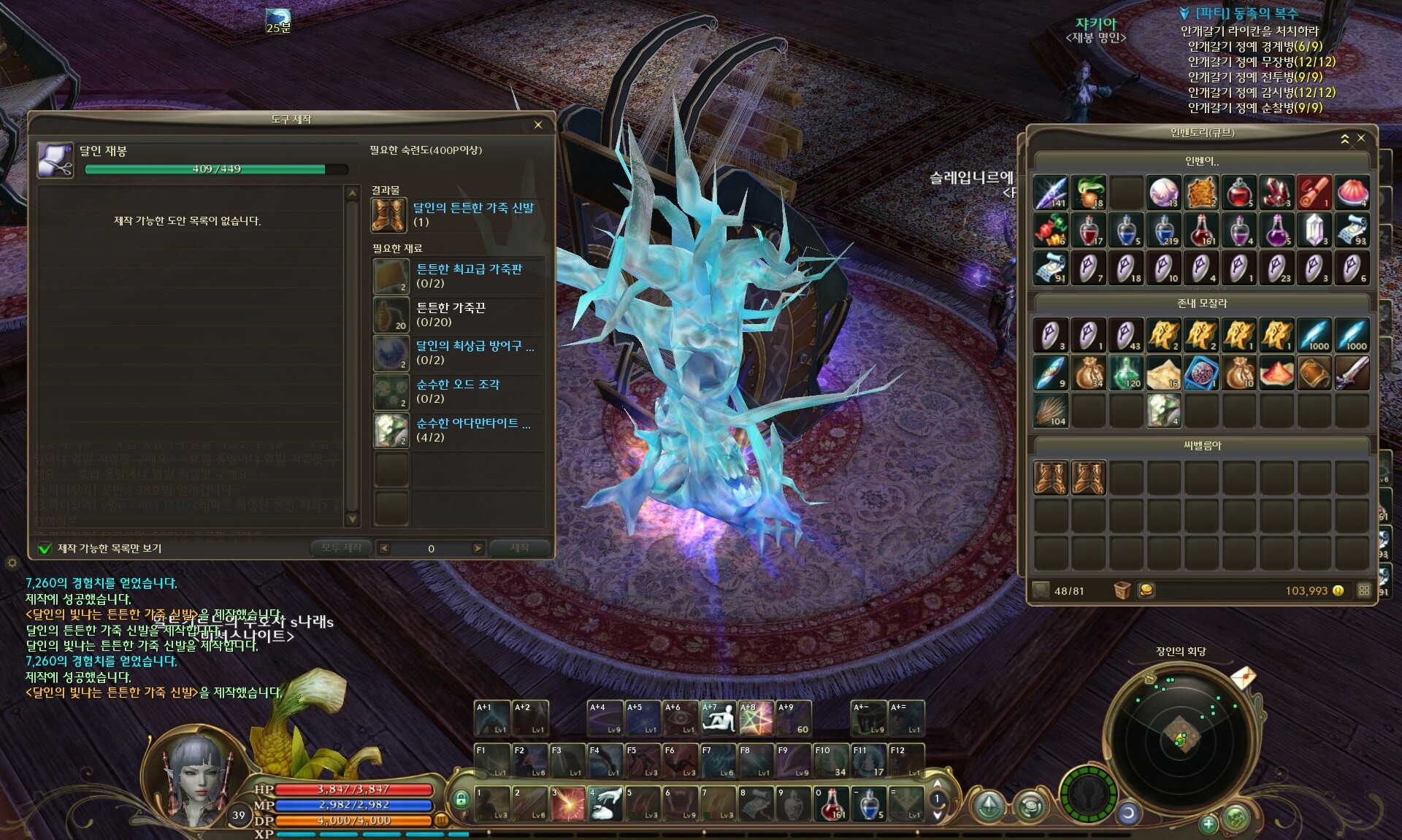Viewport: 1402px width, 840px height.
Task: Close the inventory cube window
Action: [1361, 138]
